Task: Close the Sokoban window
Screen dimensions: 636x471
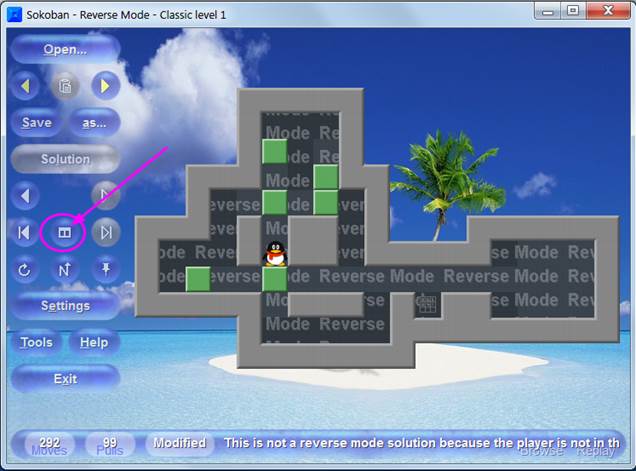Action: pyautogui.click(x=603, y=10)
